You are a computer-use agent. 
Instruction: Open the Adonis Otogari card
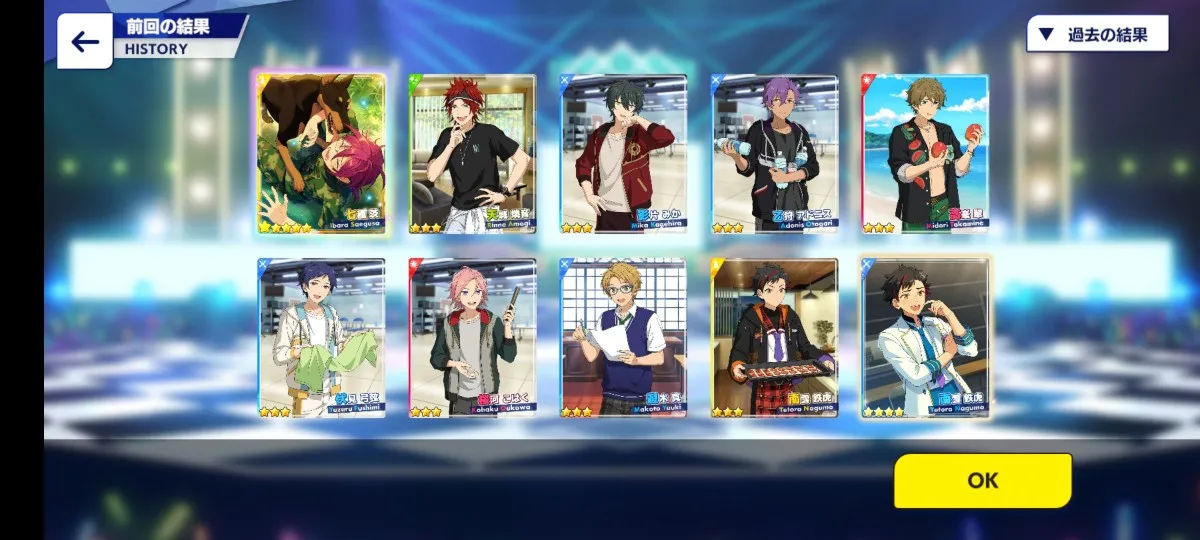point(775,153)
